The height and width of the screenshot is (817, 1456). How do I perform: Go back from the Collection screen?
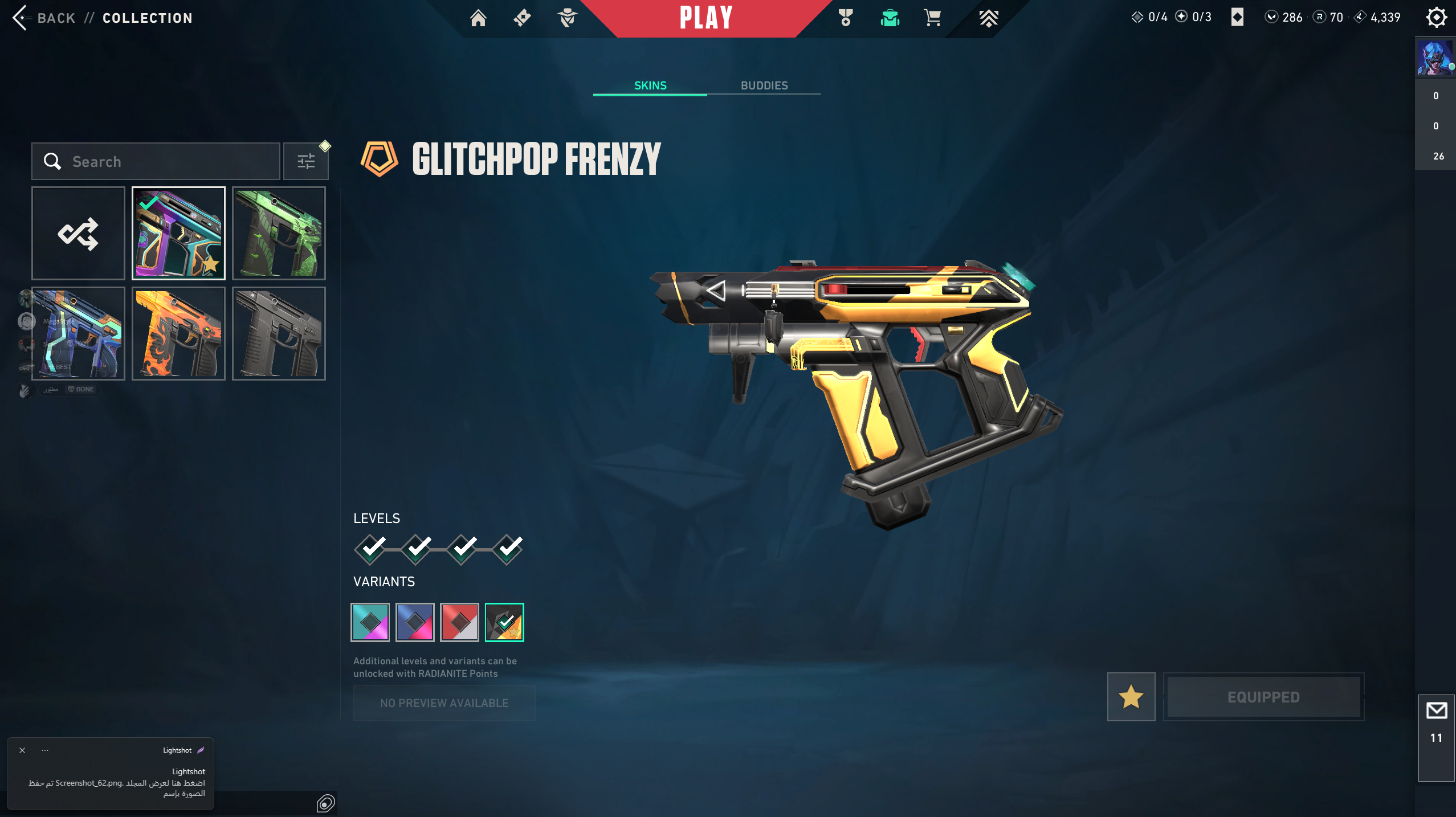click(44, 18)
